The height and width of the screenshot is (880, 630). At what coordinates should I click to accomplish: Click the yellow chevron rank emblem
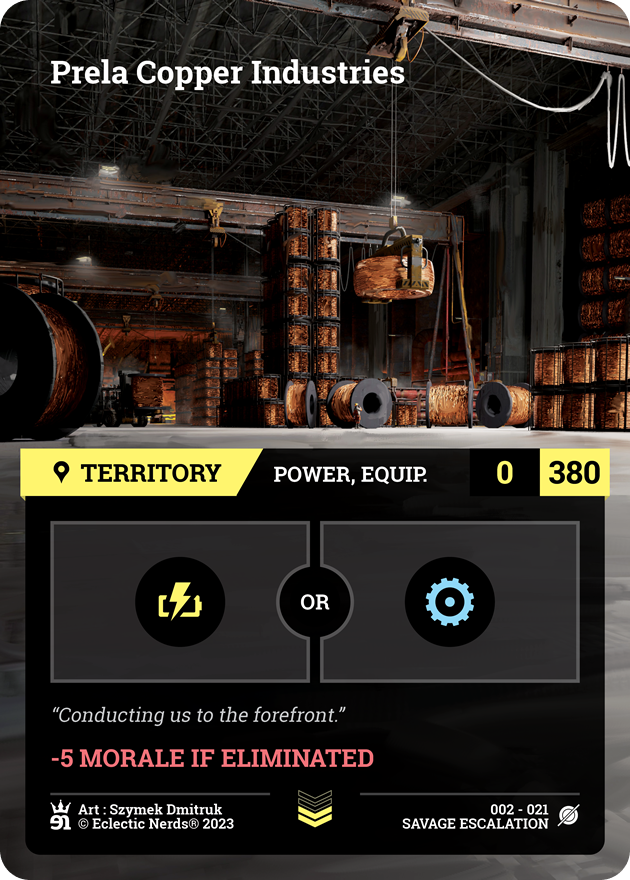pyautogui.click(x=315, y=809)
